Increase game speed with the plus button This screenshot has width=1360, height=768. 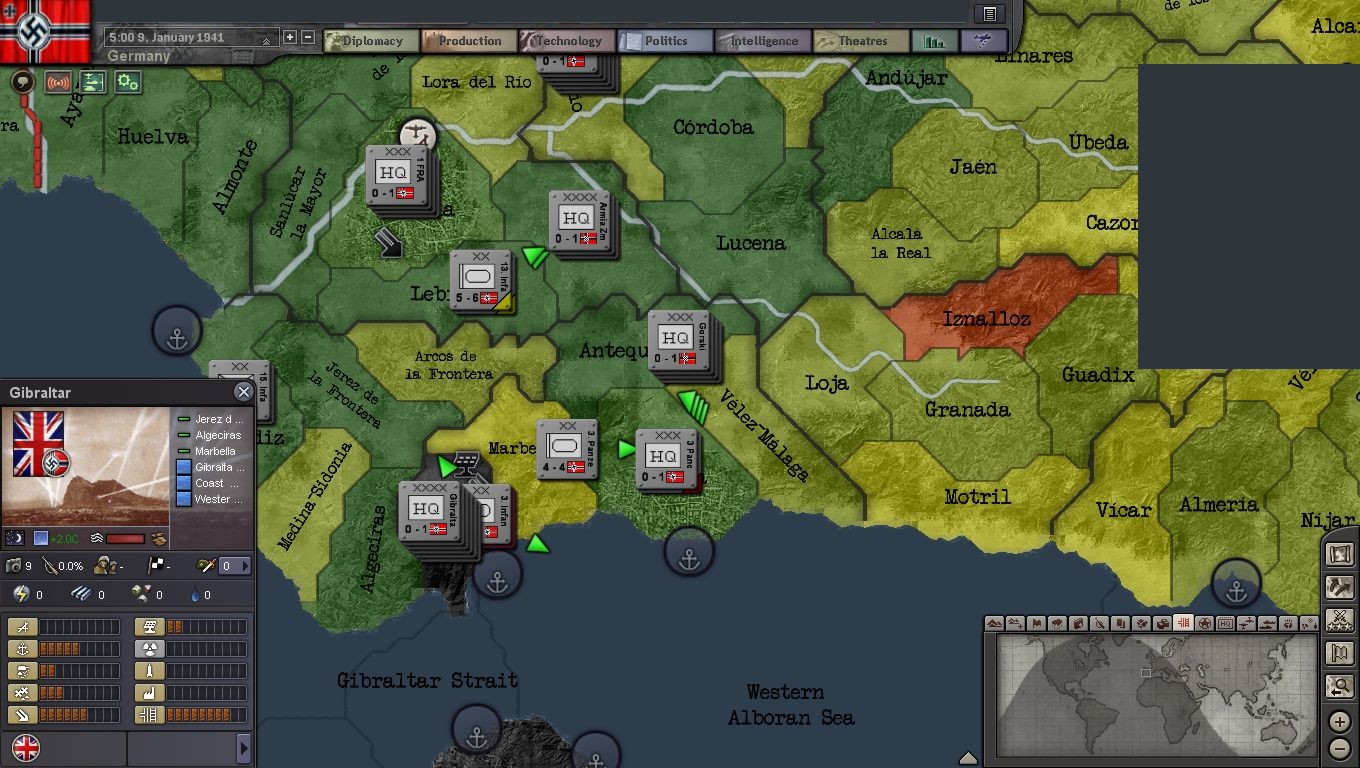(x=290, y=38)
